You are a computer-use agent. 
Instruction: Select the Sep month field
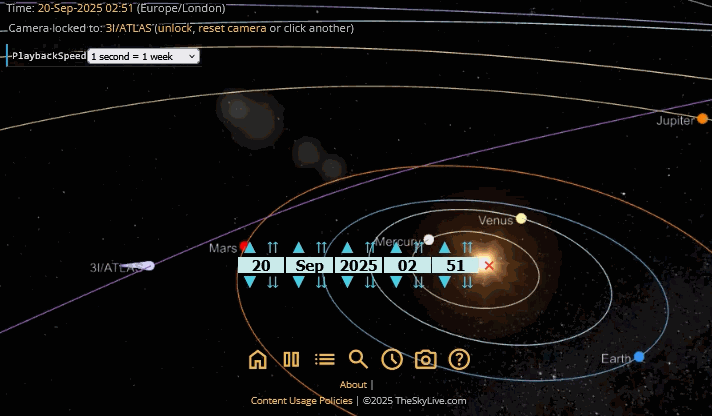(x=310, y=265)
